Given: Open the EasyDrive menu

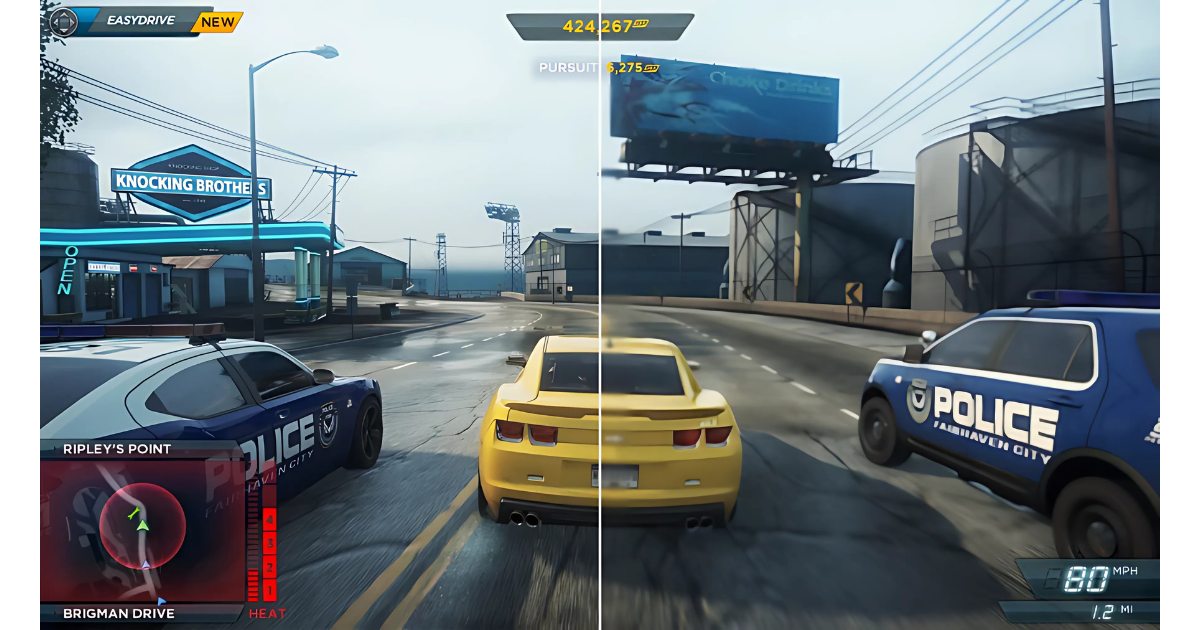Looking at the screenshot, I should coord(142,20).
